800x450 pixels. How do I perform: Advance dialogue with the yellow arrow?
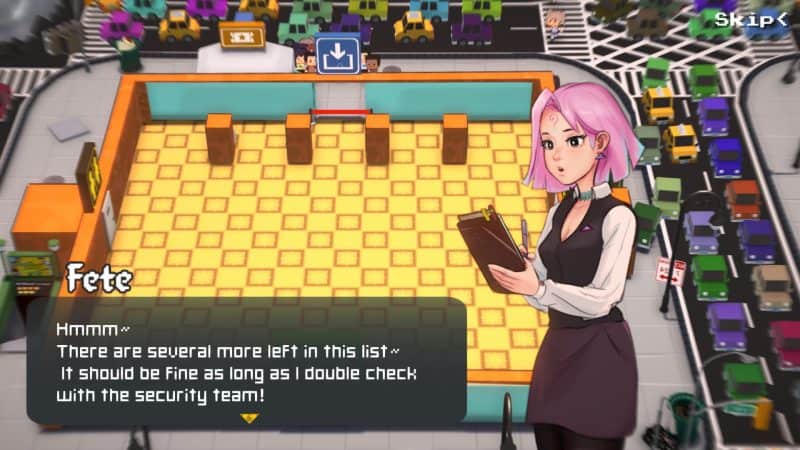click(248, 417)
